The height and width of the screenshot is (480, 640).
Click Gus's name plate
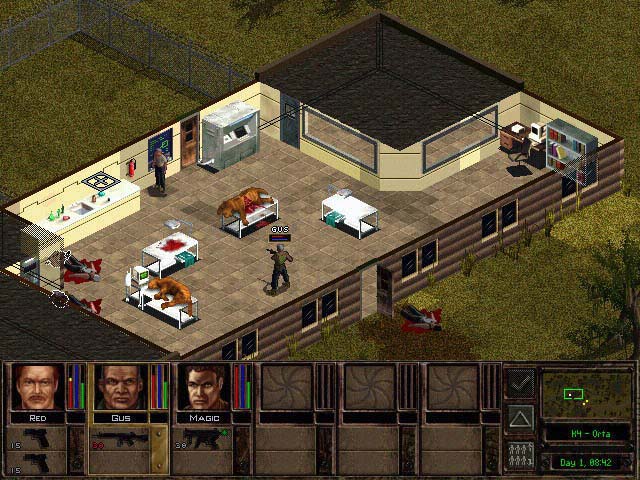[121, 417]
